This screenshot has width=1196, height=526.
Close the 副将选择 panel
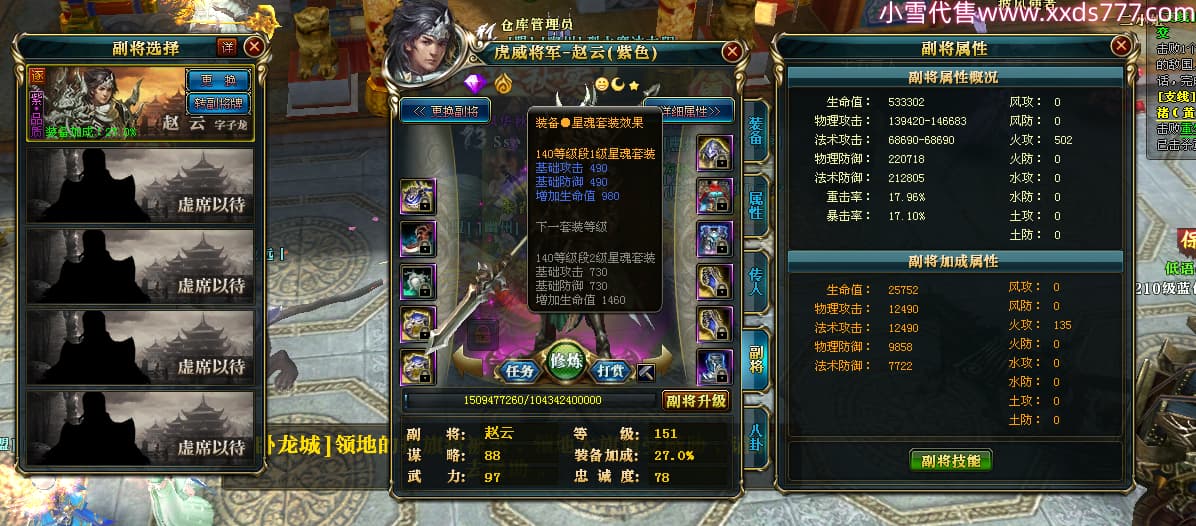pyautogui.click(x=254, y=47)
